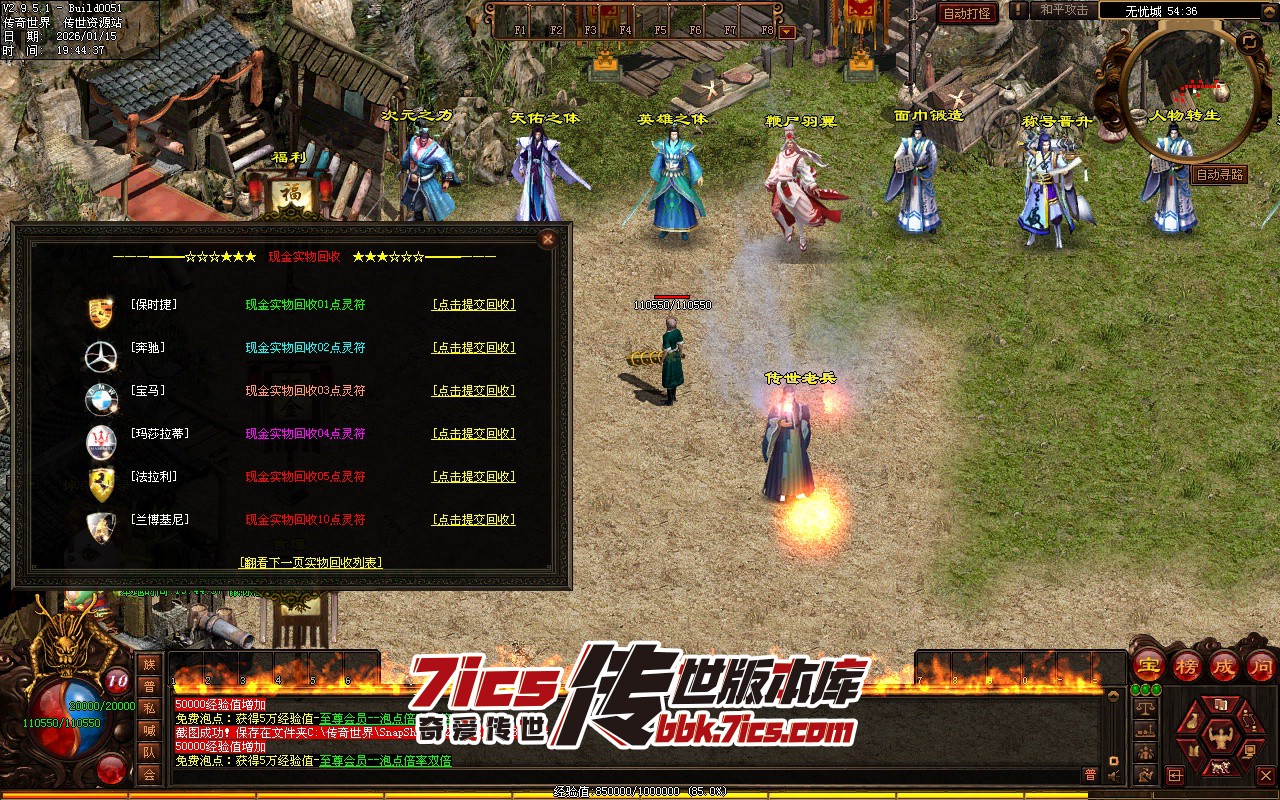
Task: Open the 宝 treasure shop orb
Action: (1149, 665)
